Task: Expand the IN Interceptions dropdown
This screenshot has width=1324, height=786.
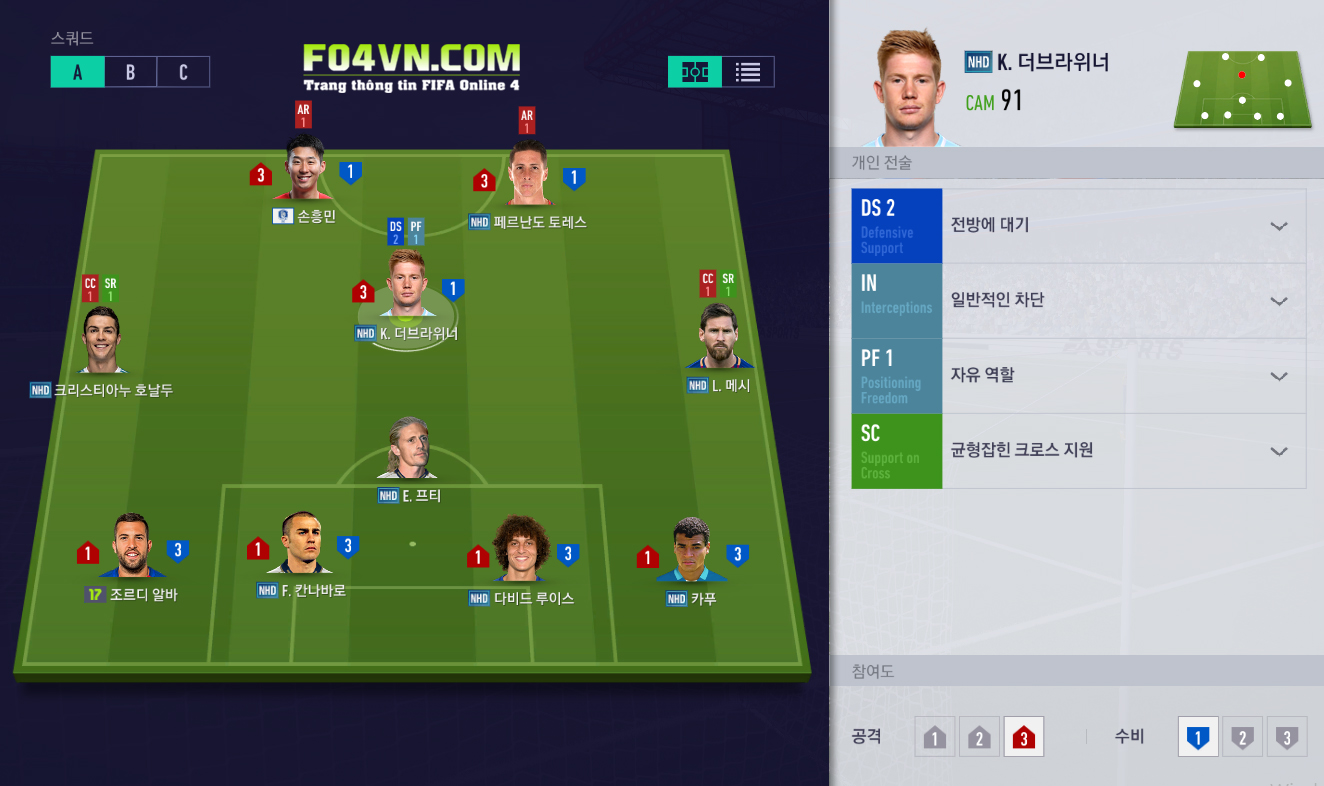Action: pos(1278,301)
